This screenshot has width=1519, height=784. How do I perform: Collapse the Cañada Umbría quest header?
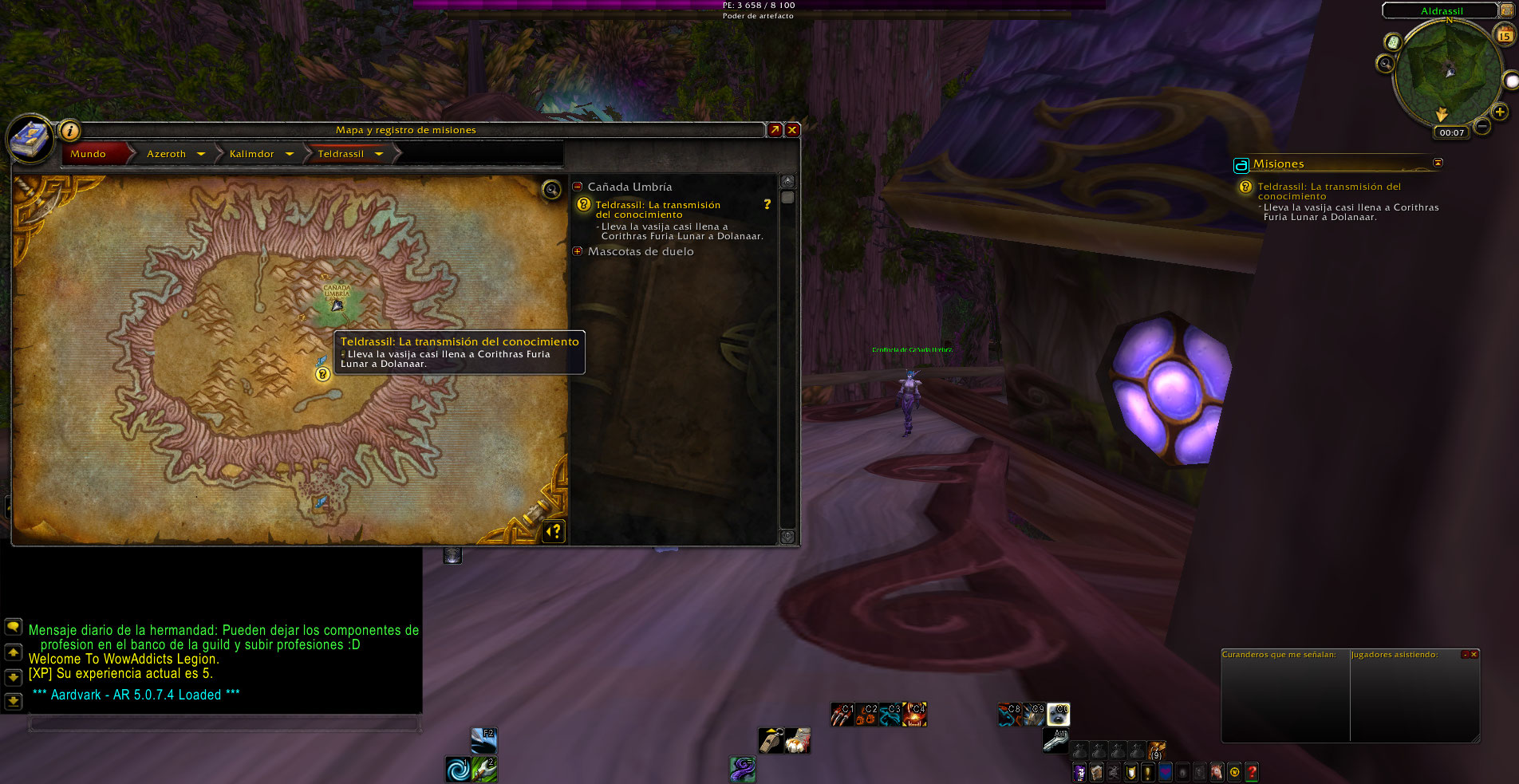pyautogui.click(x=578, y=187)
